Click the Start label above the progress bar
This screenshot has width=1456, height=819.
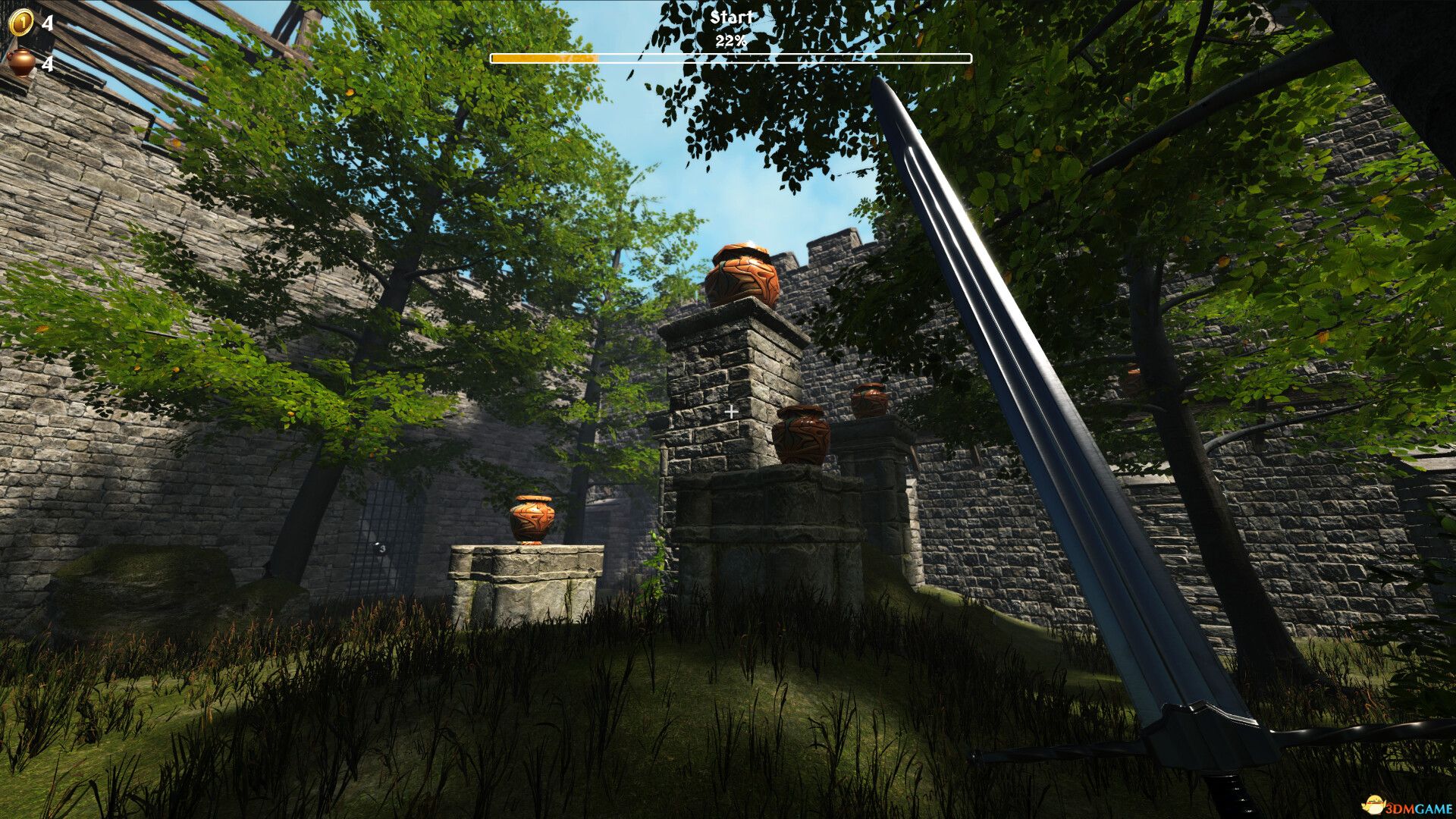730,15
